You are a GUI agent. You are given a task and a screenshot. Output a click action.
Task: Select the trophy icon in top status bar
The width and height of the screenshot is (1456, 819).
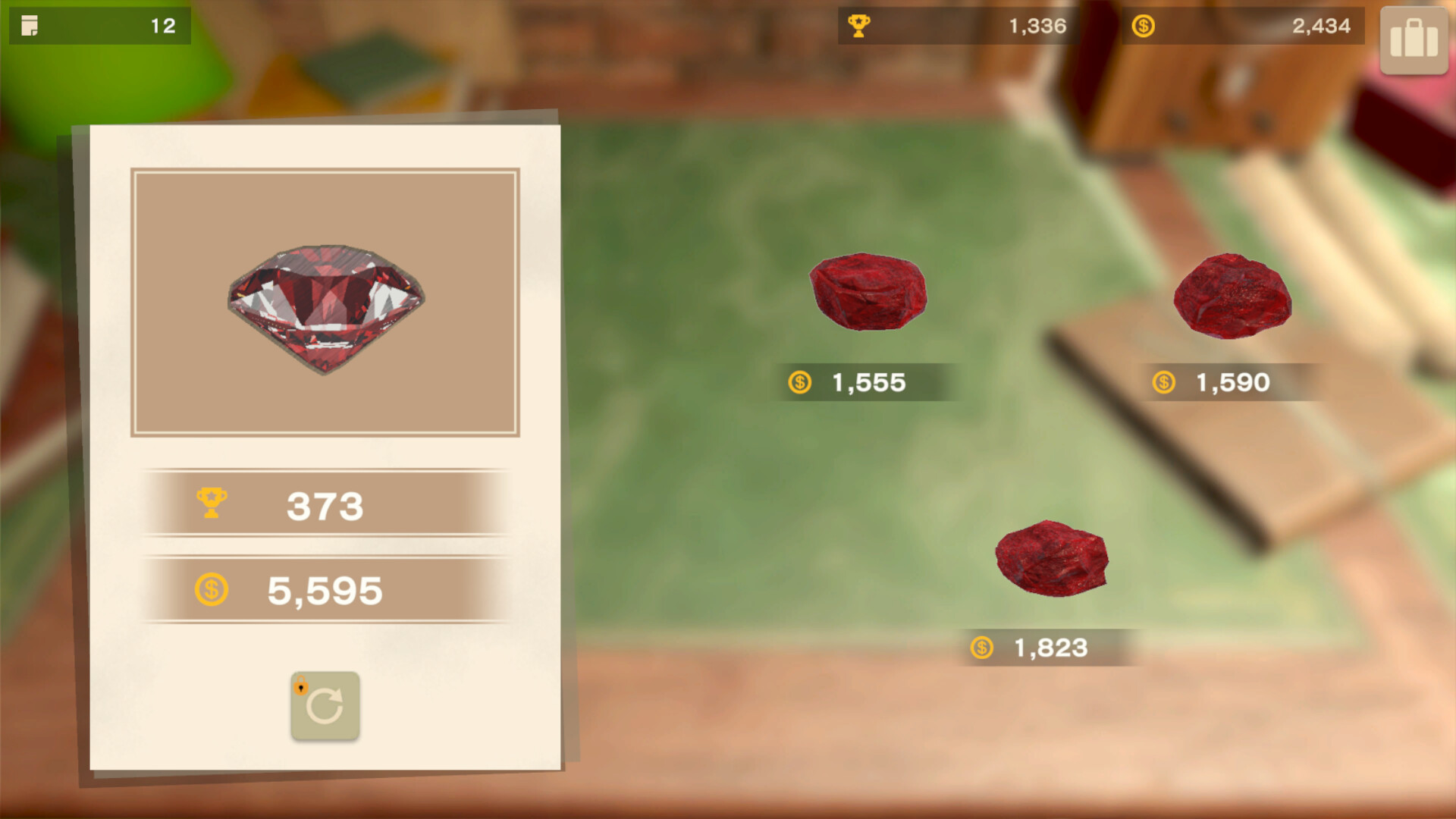pyautogui.click(x=859, y=25)
